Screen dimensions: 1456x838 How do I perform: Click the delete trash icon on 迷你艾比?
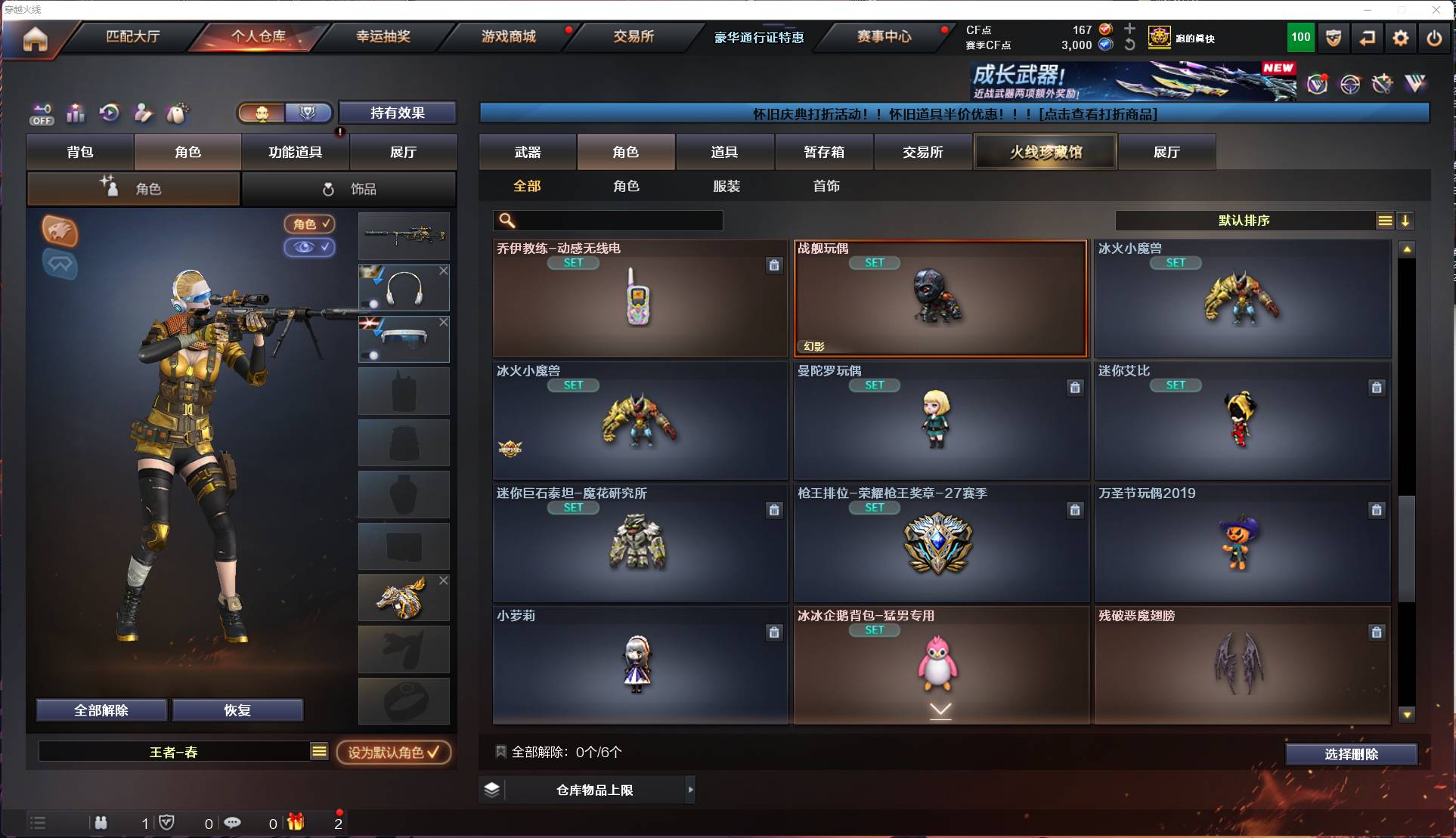[x=1377, y=387]
